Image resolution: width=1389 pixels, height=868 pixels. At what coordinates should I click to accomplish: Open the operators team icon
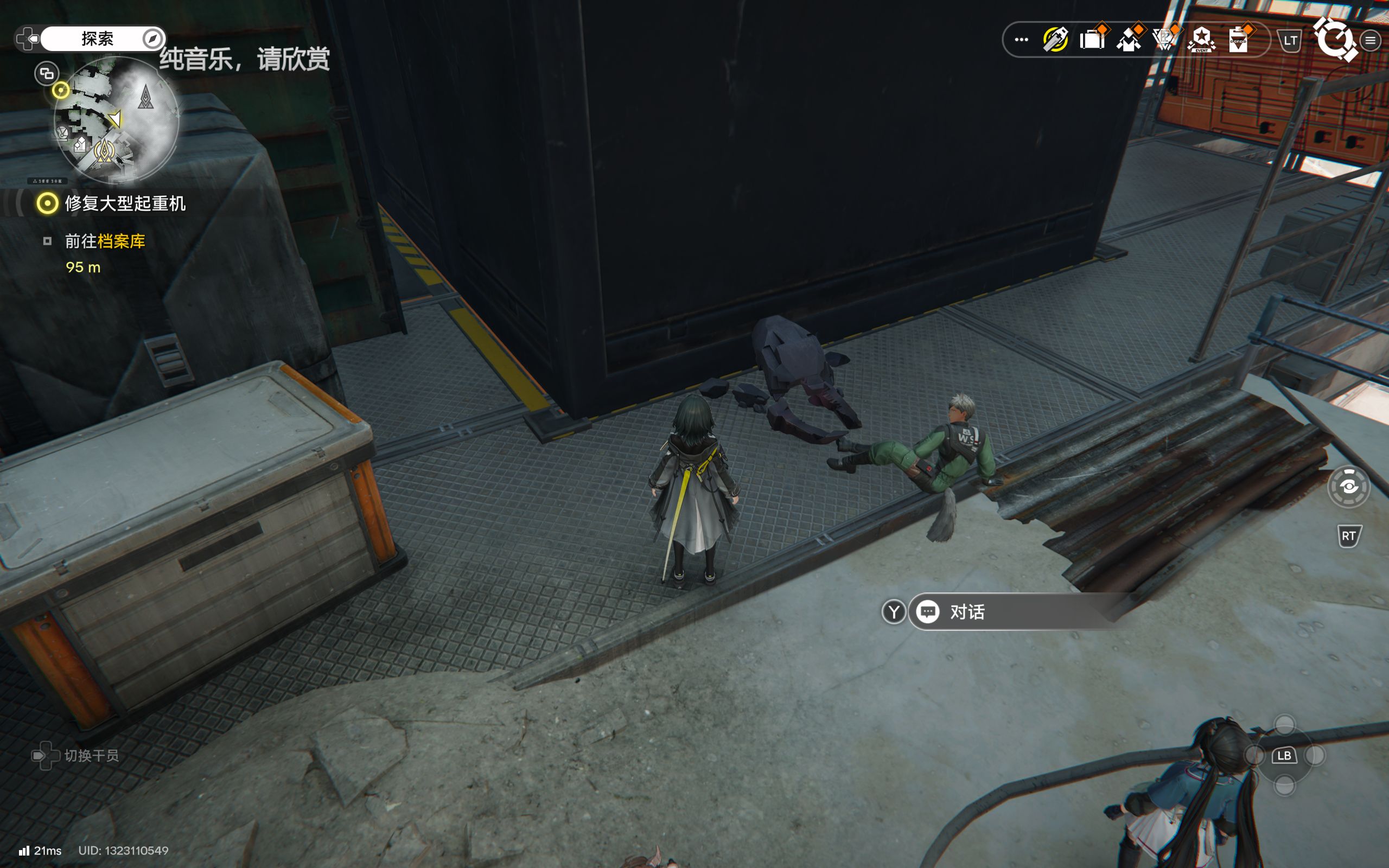tap(1129, 40)
